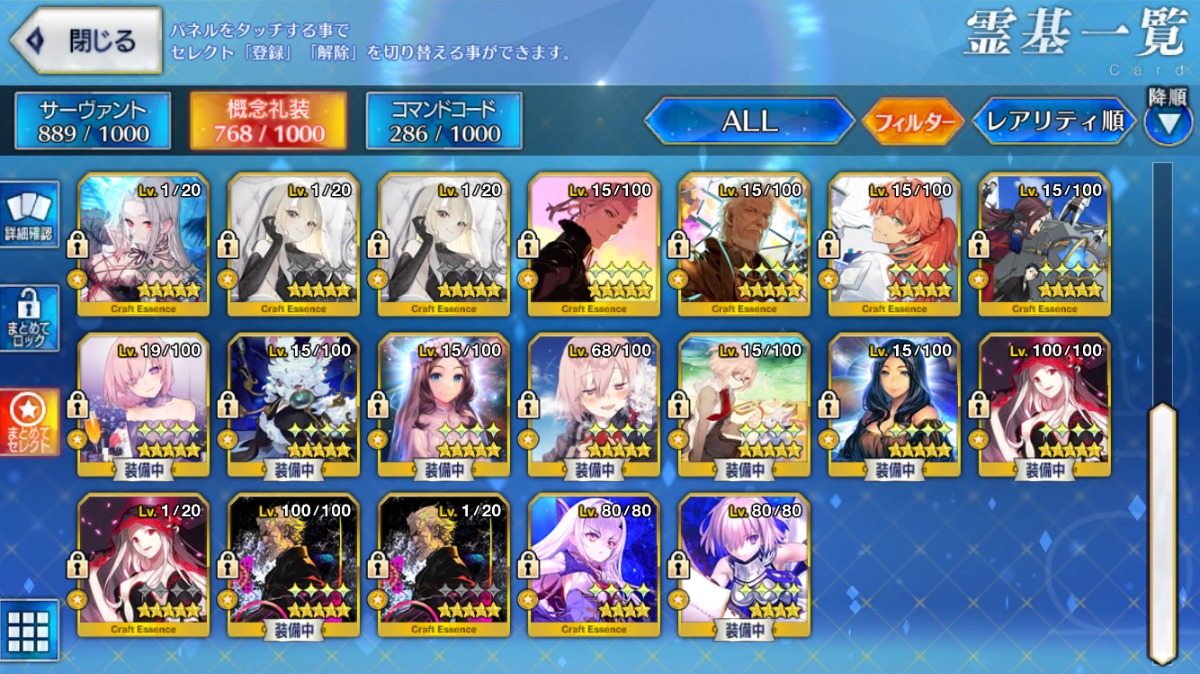Activate まとめてセレクト bulk select

tap(29, 422)
